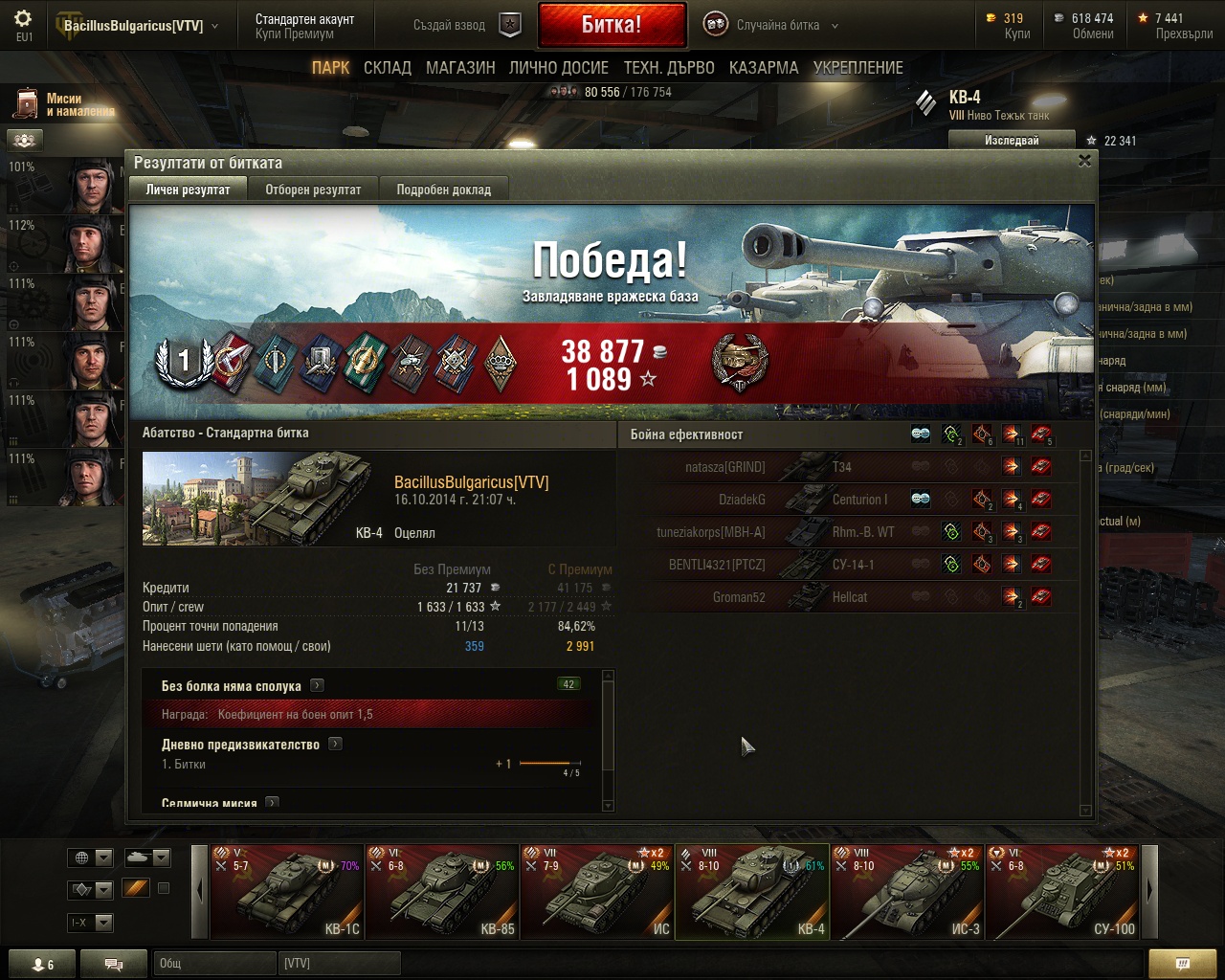Open ЛИЧНО ДОСИЕ from top menu

tap(558, 68)
